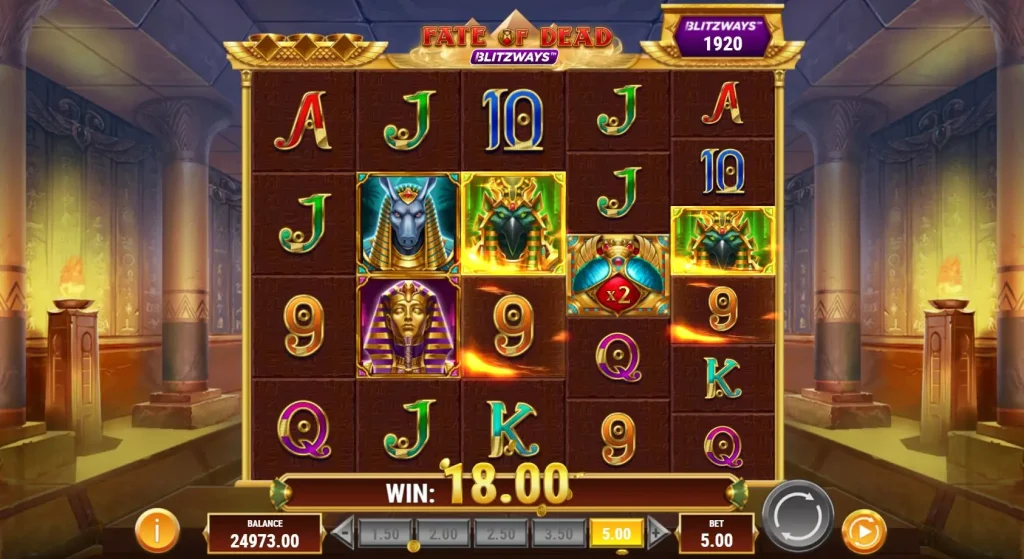Screen dimensions: 1024x559
Task: Select the highlighted 5.00 bet value
Action: point(617,532)
